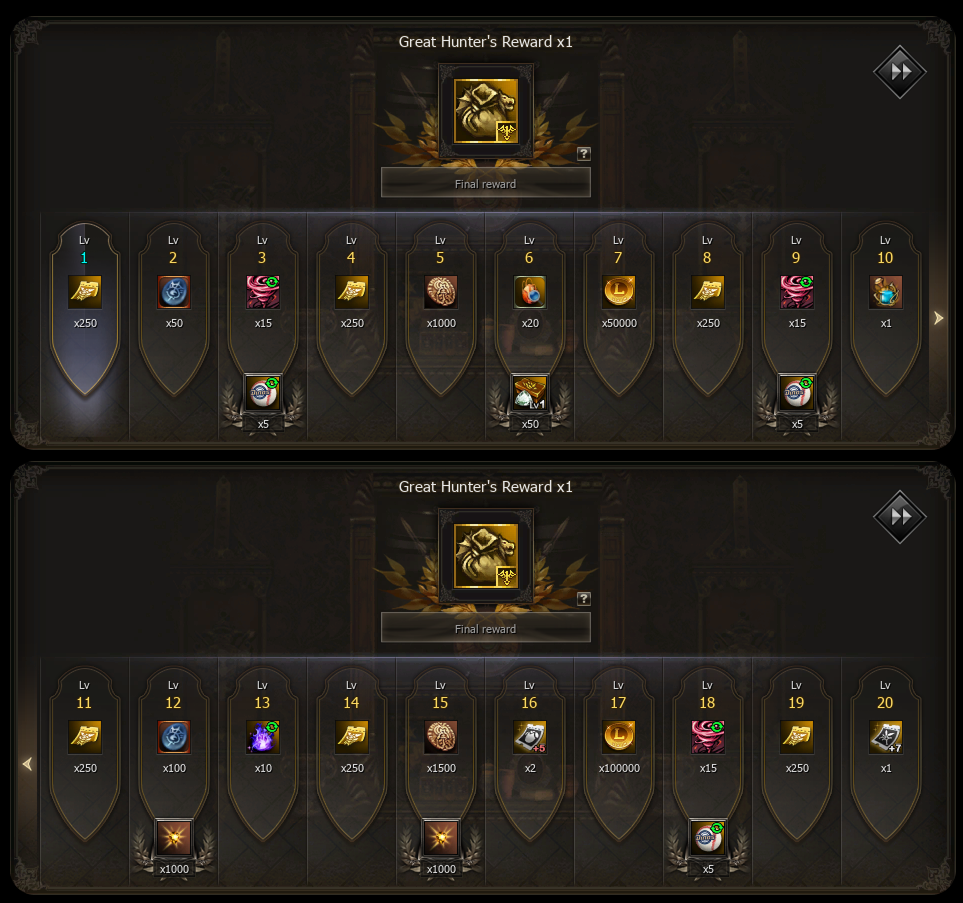Select the Lv 5 bronze coin x1000
Screen dimensions: 963x903
pyautogui.click(x=440, y=292)
